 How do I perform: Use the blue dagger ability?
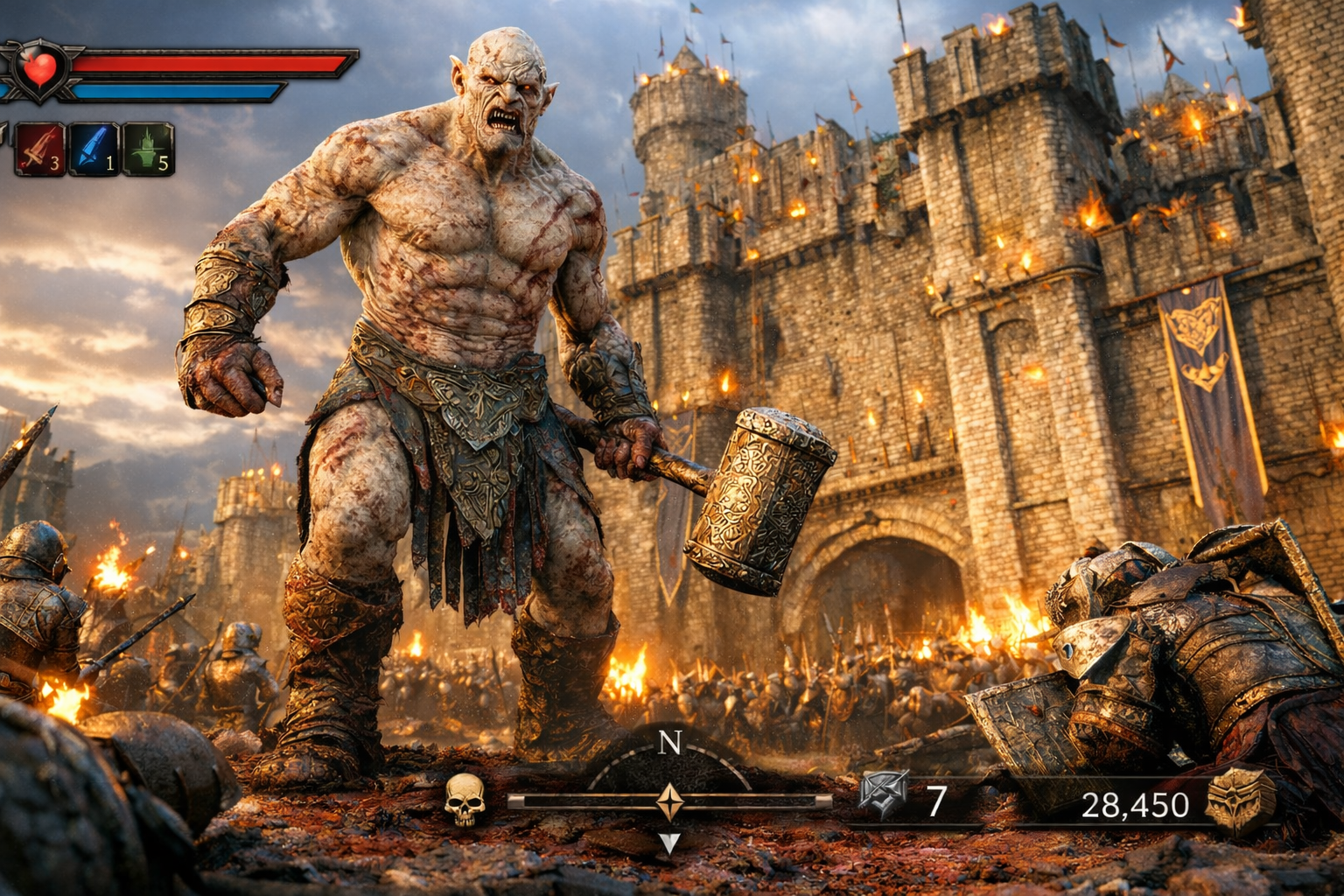coord(94,150)
